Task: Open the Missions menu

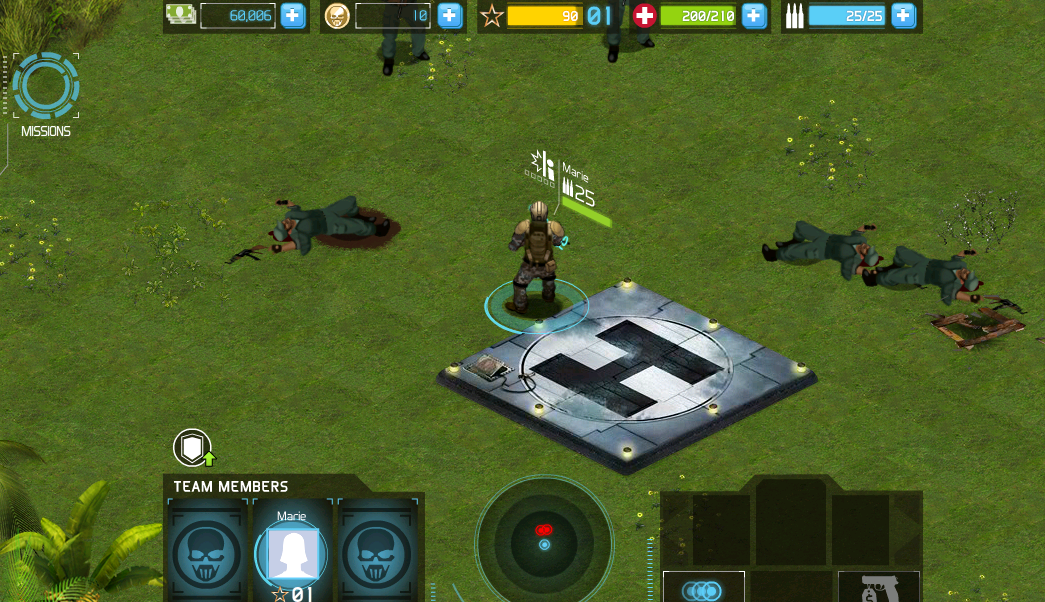Action: 45,88
